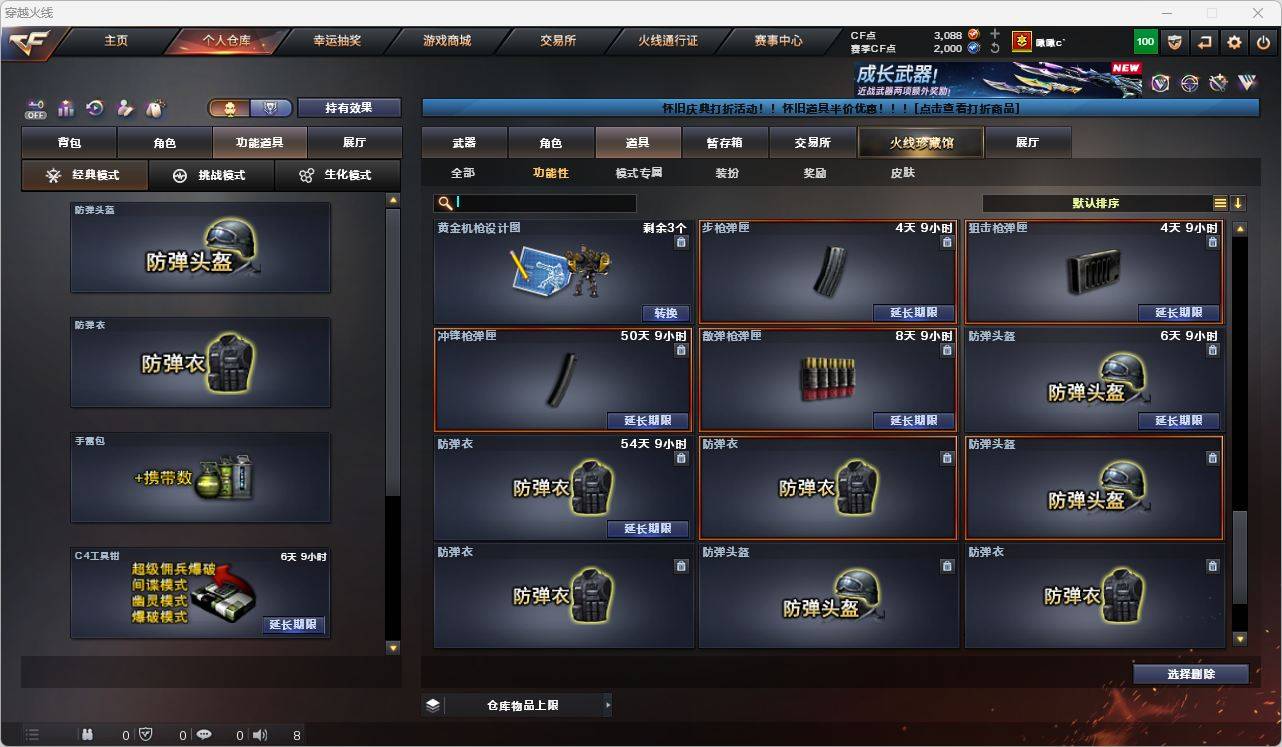The height and width of the screenshot is (747, 1282).
Task: Click the security shield icon near the top right
Action: click(x=1175, y=42)
